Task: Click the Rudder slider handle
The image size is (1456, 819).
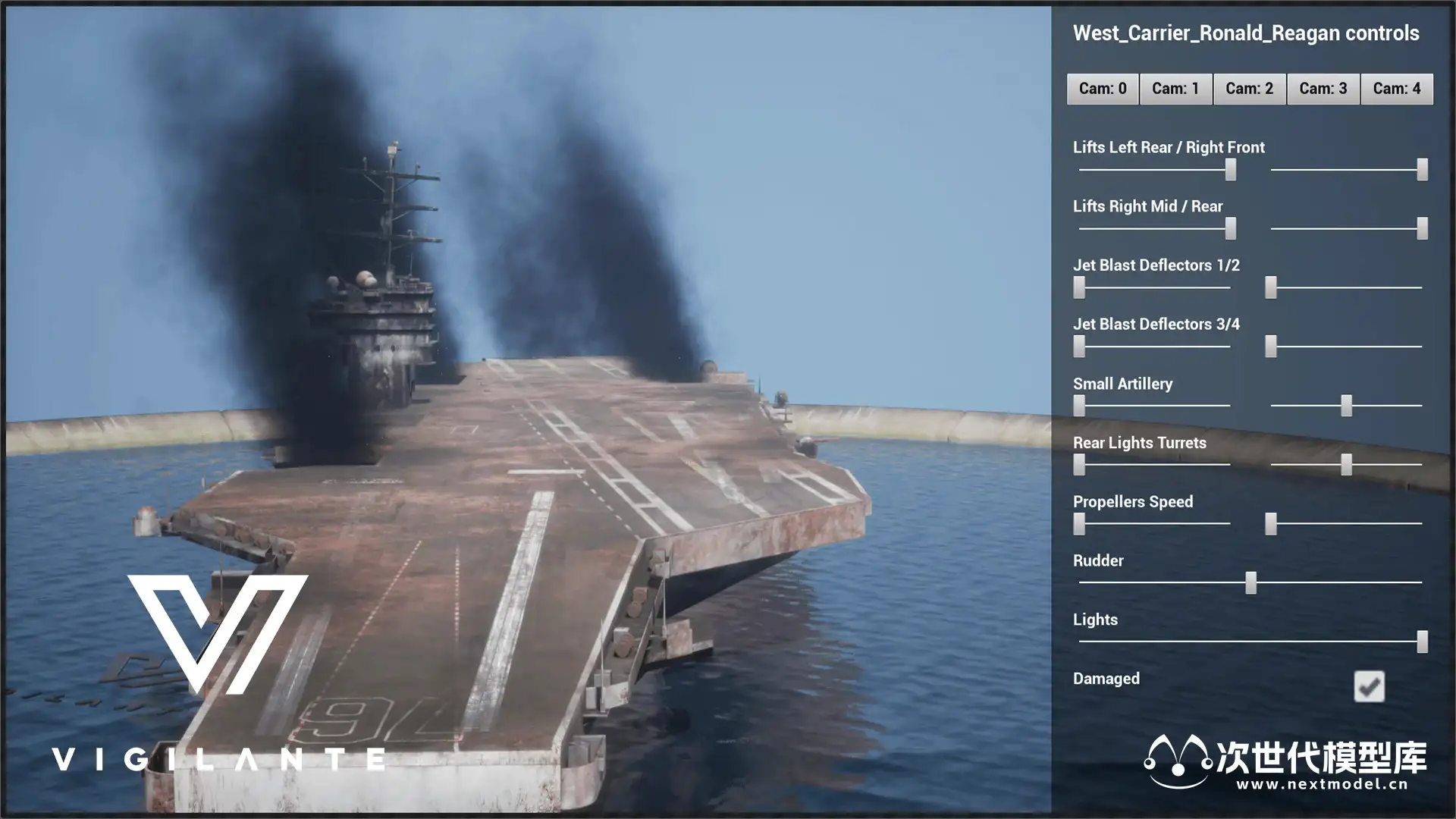Action: [1250, 582]
